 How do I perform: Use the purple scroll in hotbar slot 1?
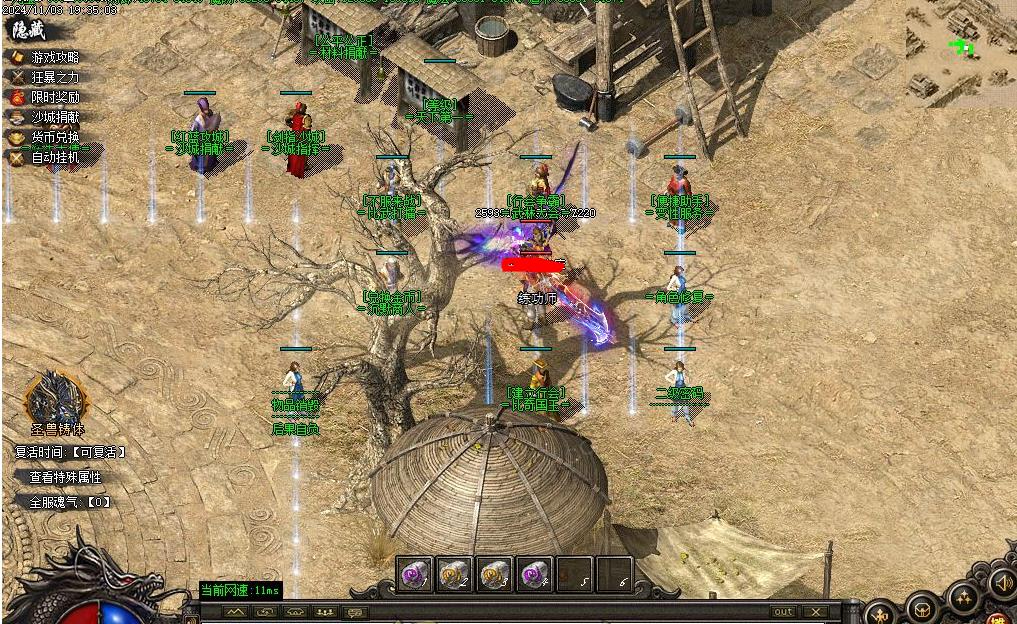[415, 574]
